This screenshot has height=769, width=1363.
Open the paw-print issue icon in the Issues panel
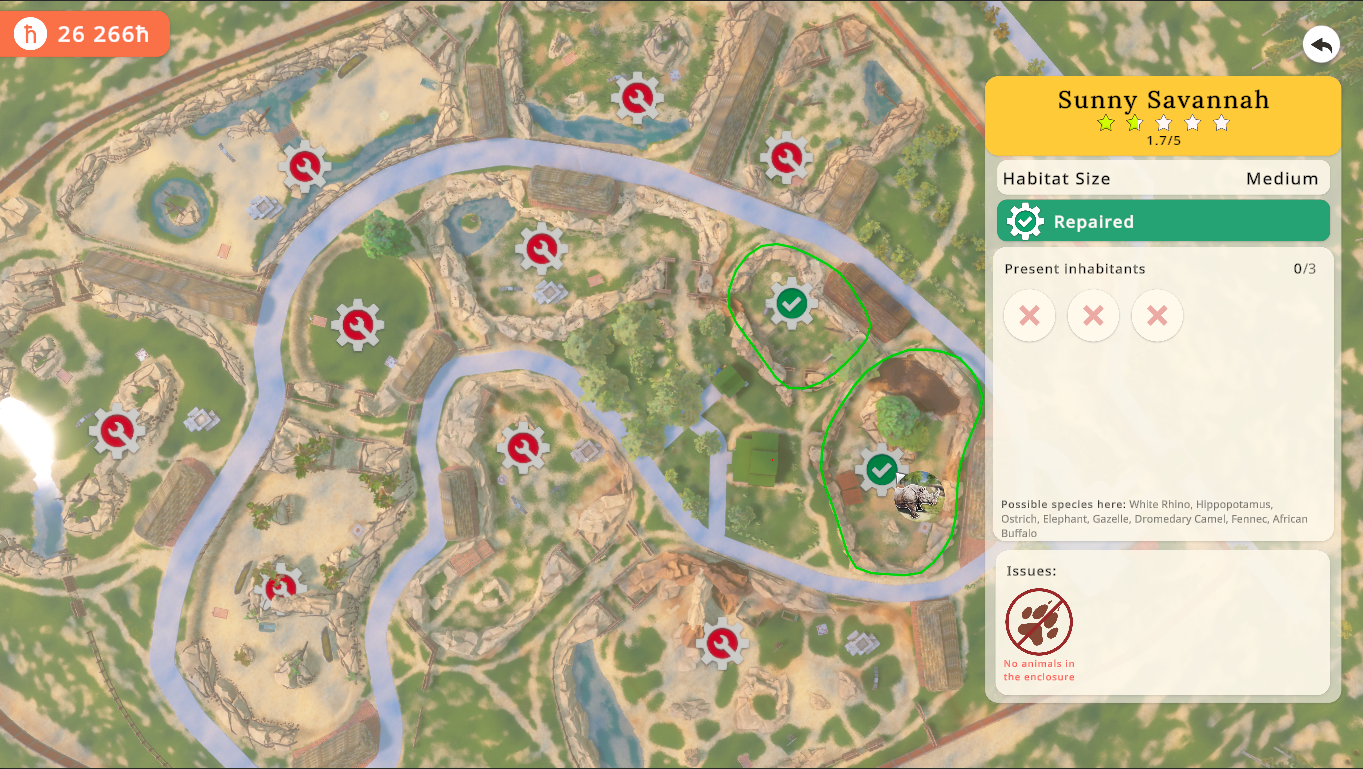click(x=1039, y=622)
